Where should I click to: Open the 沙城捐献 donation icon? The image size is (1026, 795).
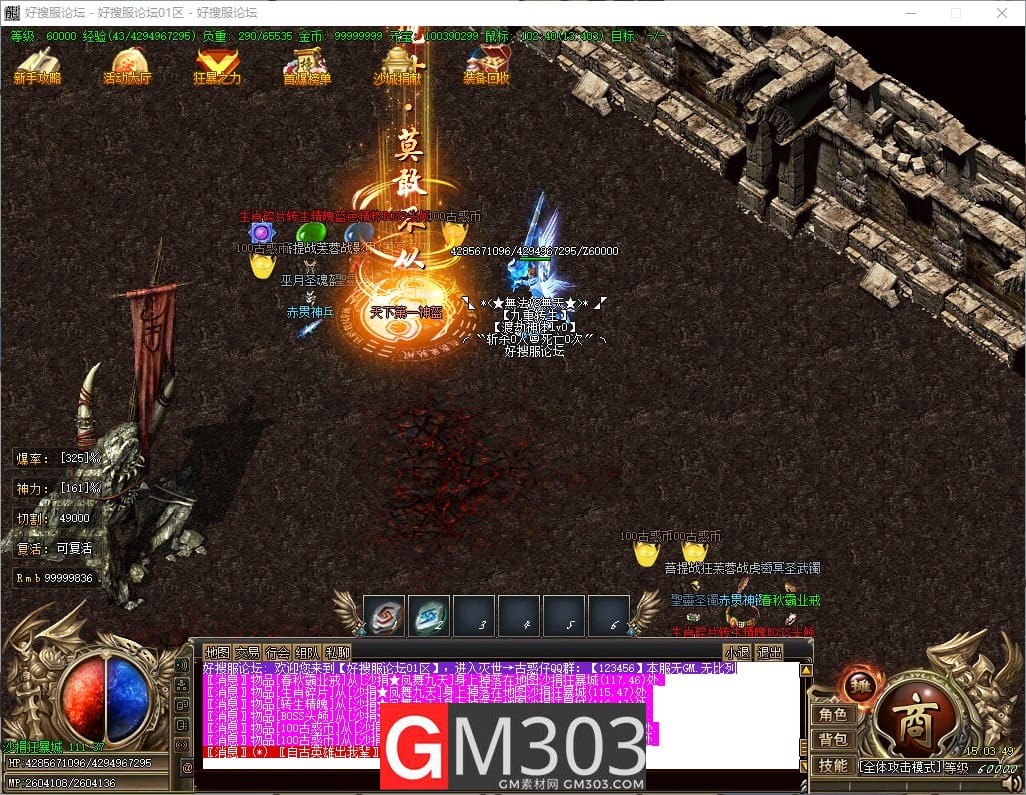(397, 66)
